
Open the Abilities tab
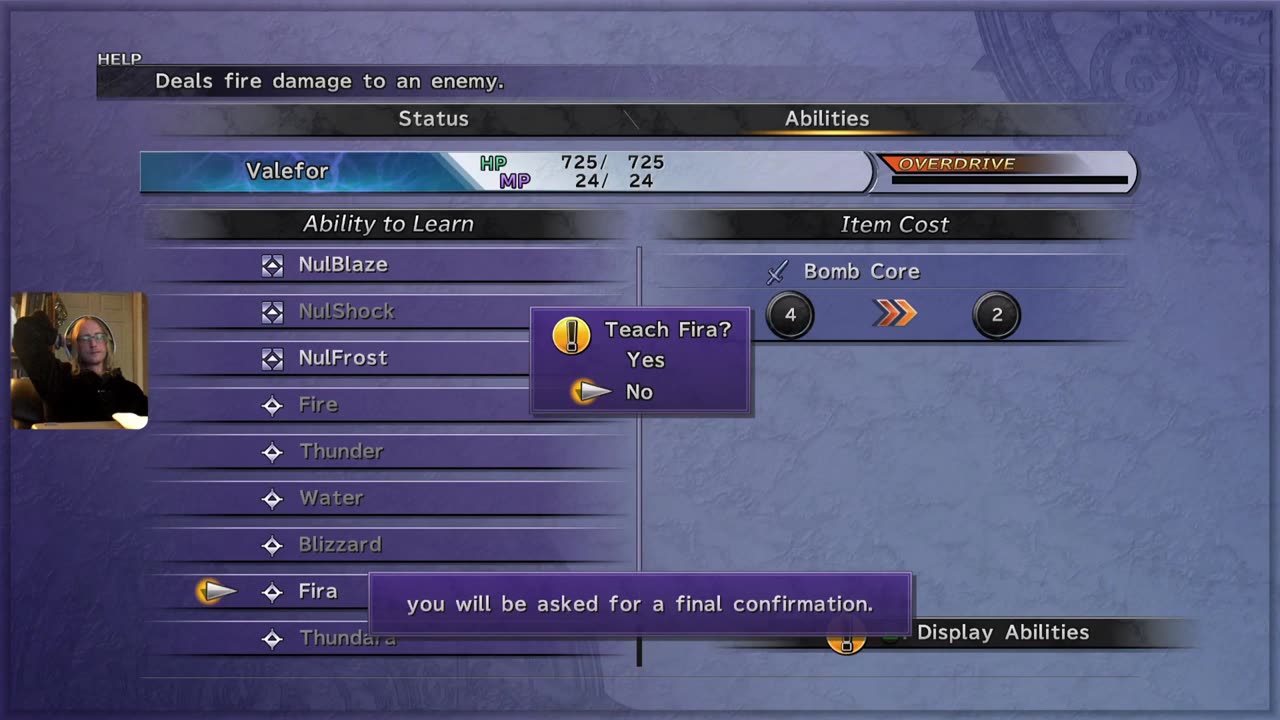tap(826, 118)
